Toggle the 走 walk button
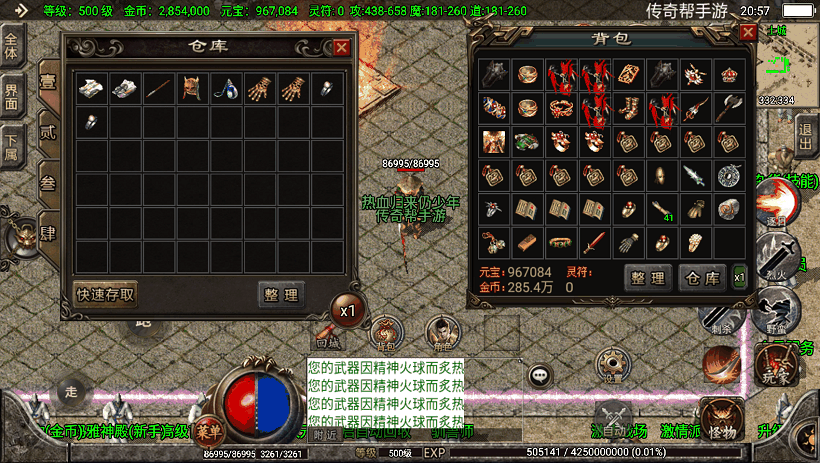 point(70,391)
